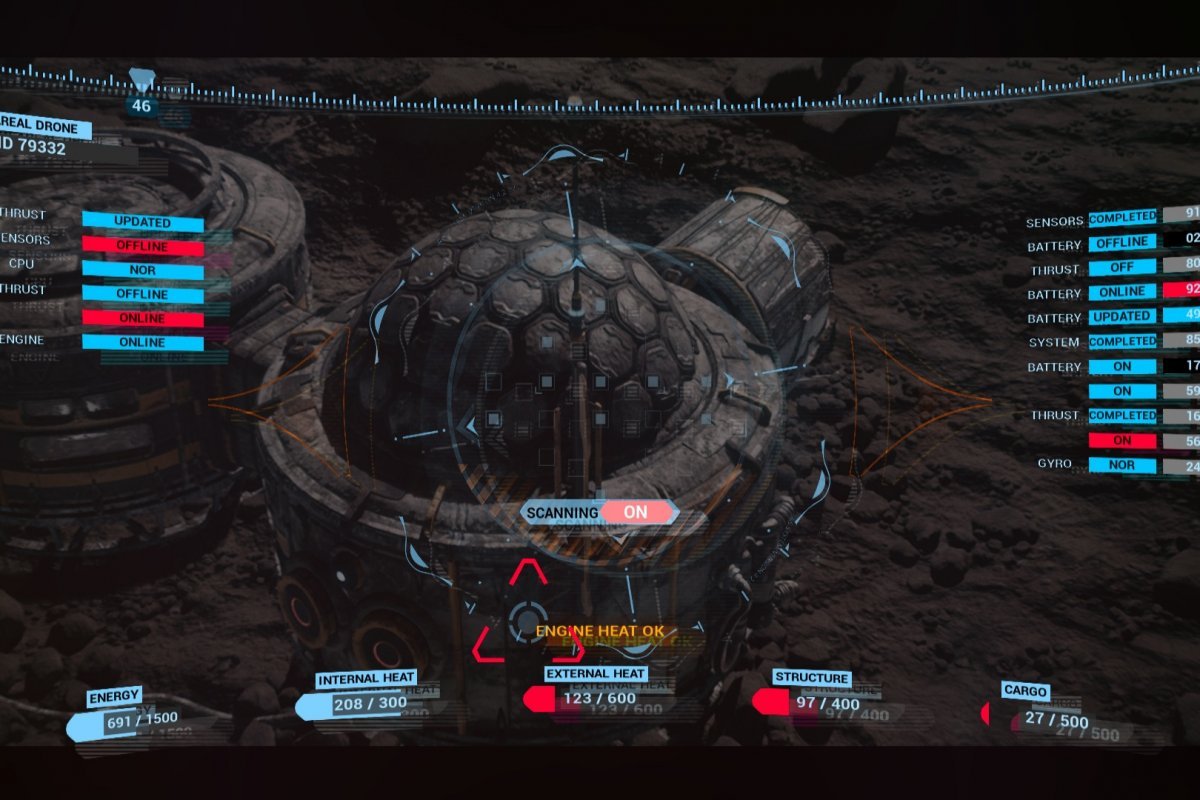The image size is (1200, 800).
Task: Choose the SENSORS COMPLETED status tag
Action: point(1122,217)
